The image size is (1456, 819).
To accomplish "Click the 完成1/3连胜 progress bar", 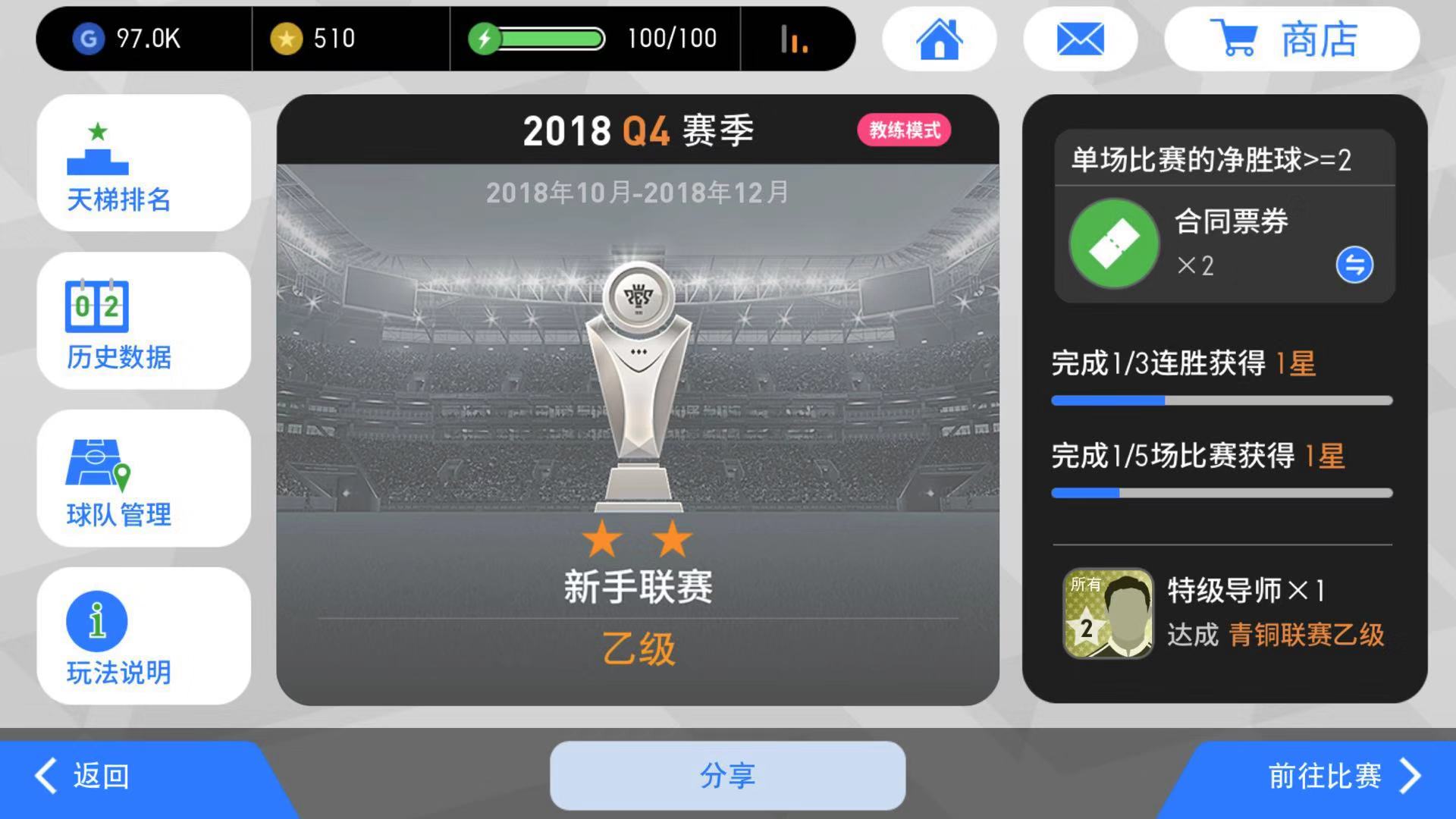I will click(1221, 400).
